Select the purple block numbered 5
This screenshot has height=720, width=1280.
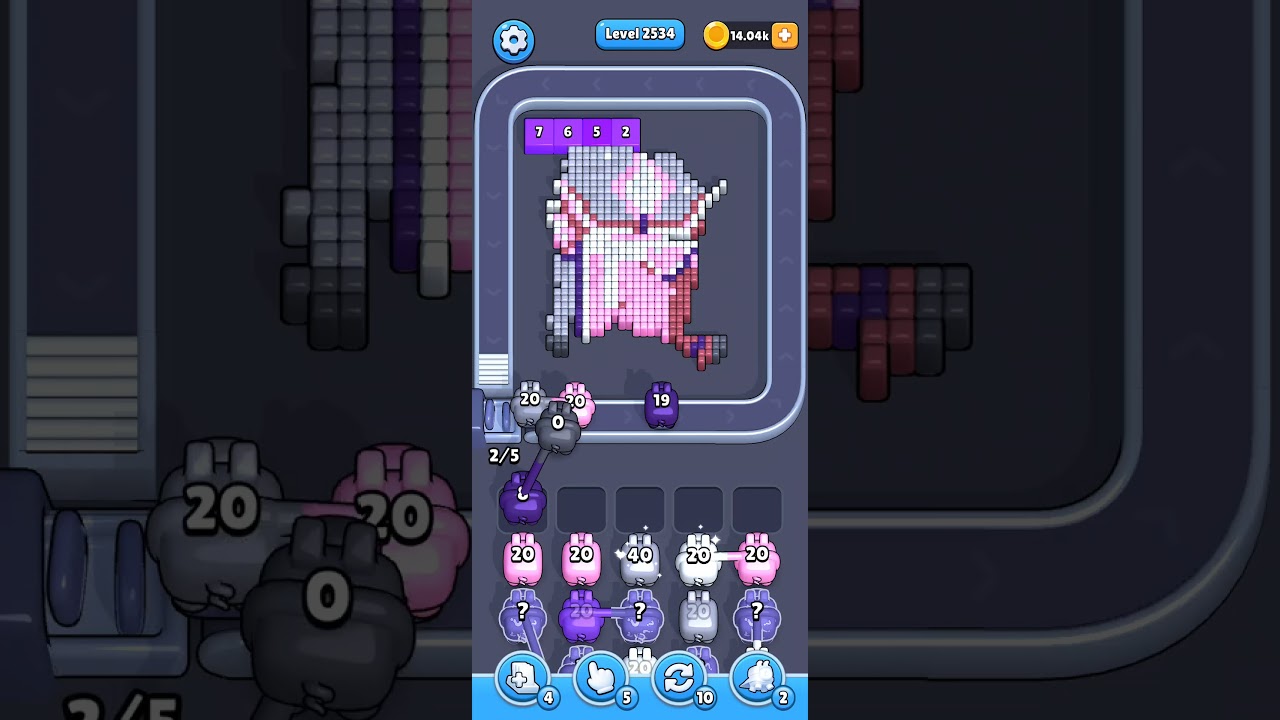tap(595, 131)
